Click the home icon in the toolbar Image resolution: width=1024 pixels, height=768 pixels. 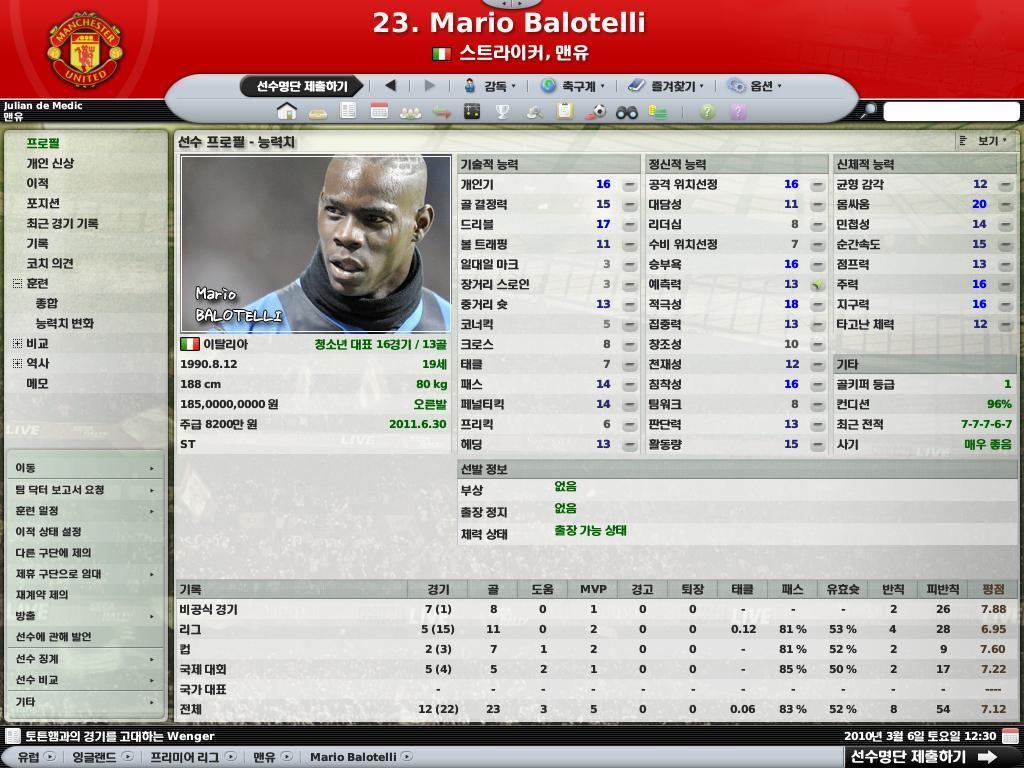click(287, 111)
